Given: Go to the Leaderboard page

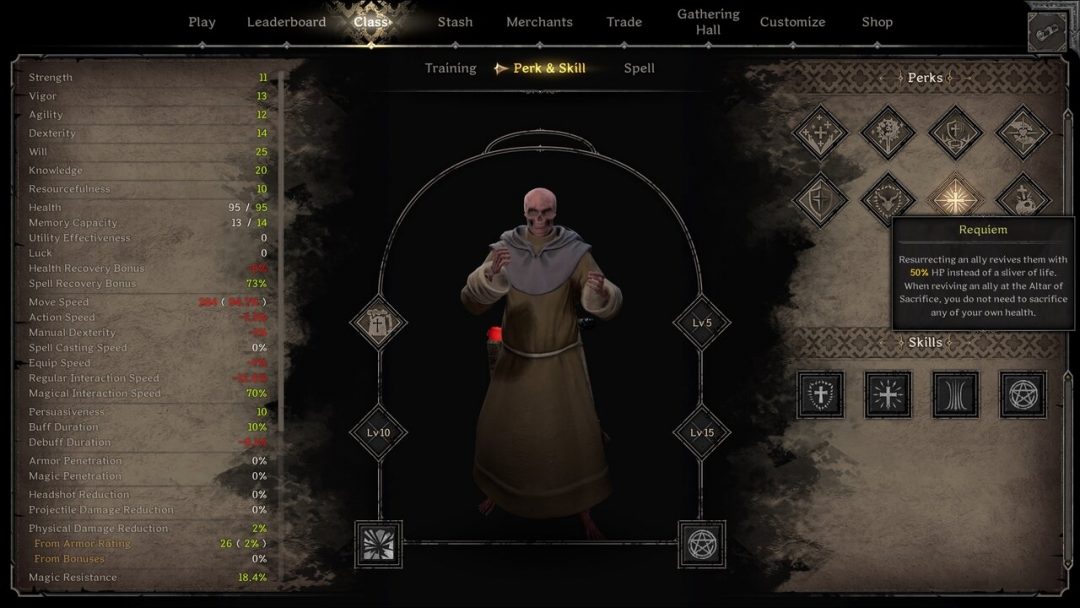Looking at the screenshot, I should [286, 22].
